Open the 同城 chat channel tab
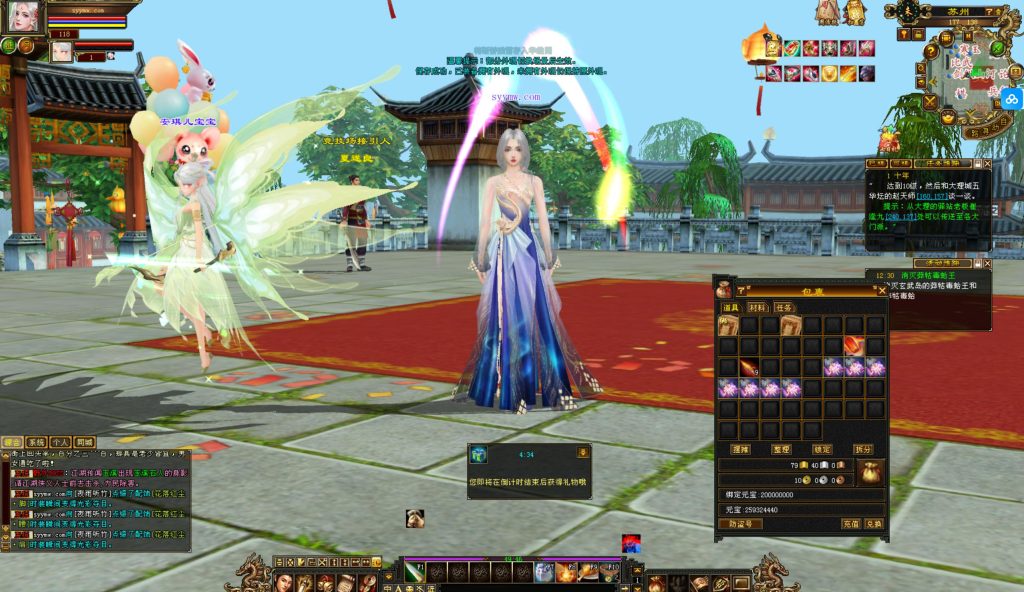1024x592 pixels. pyautogui.click(x=85, y=442)
